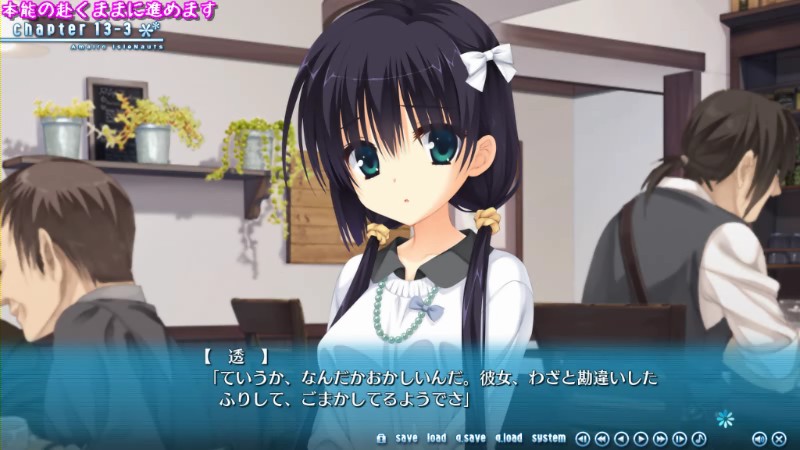Quick load with q.load
This screenshot has height=450, width=800.
[508, 438]
